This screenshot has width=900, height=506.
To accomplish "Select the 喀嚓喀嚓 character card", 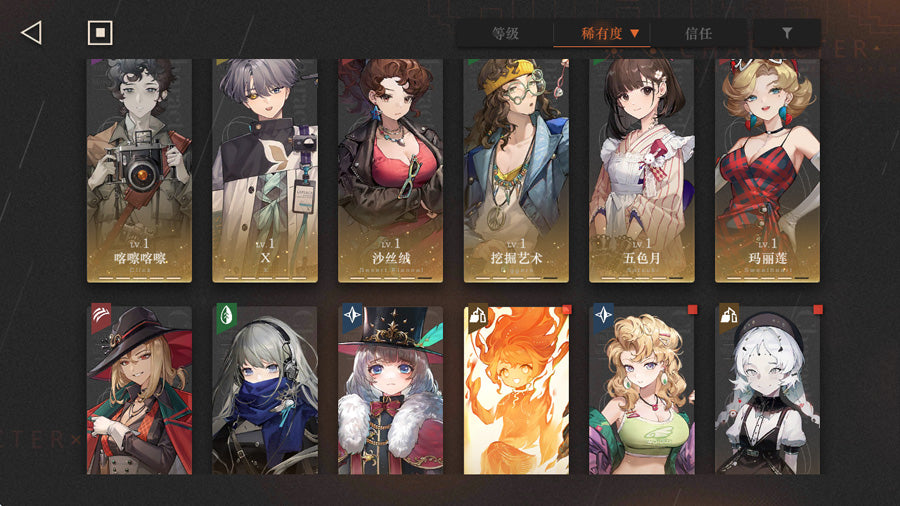I will click(x=139, y=170).
